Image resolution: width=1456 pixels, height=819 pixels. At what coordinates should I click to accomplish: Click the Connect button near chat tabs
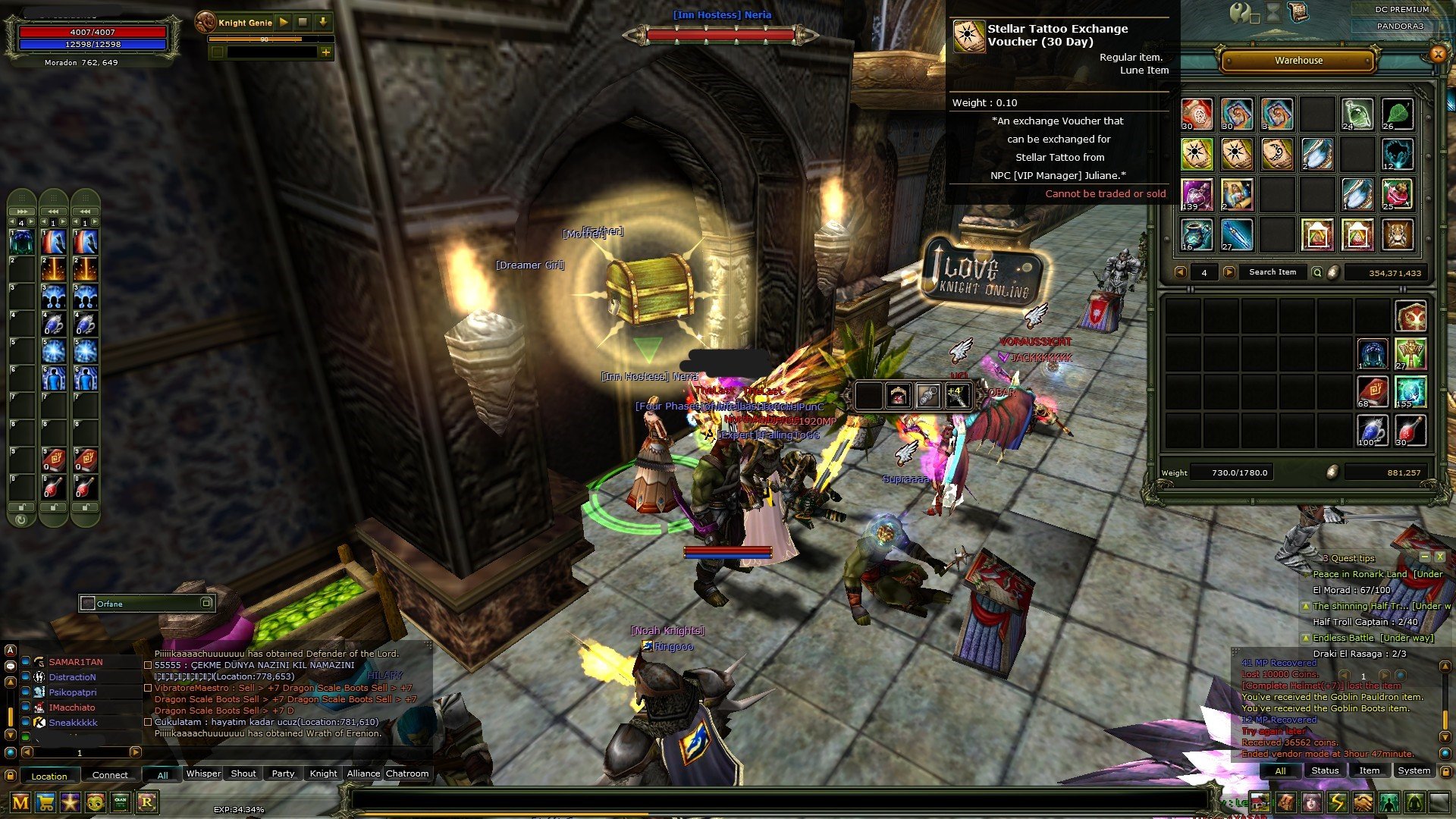coord(111,775)
